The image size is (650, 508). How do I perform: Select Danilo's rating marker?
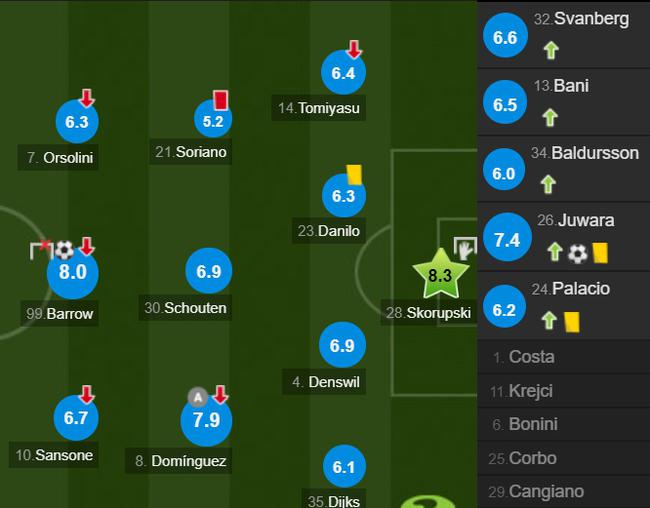[x=343, y=197]
